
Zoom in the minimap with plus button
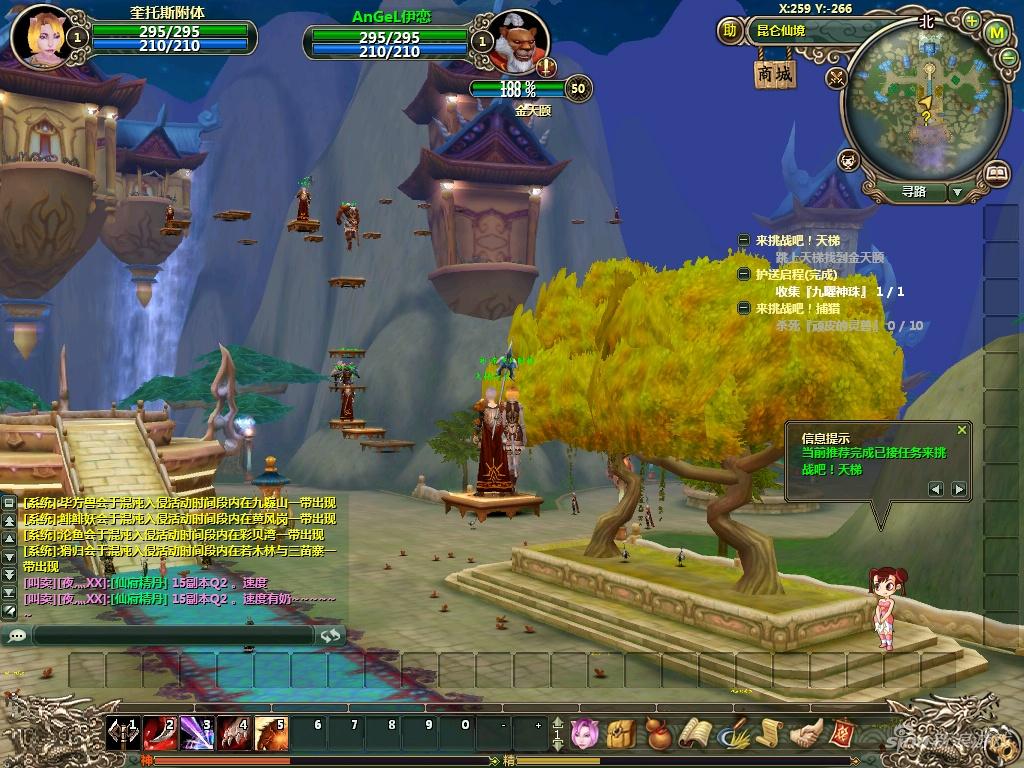[972, 19]
